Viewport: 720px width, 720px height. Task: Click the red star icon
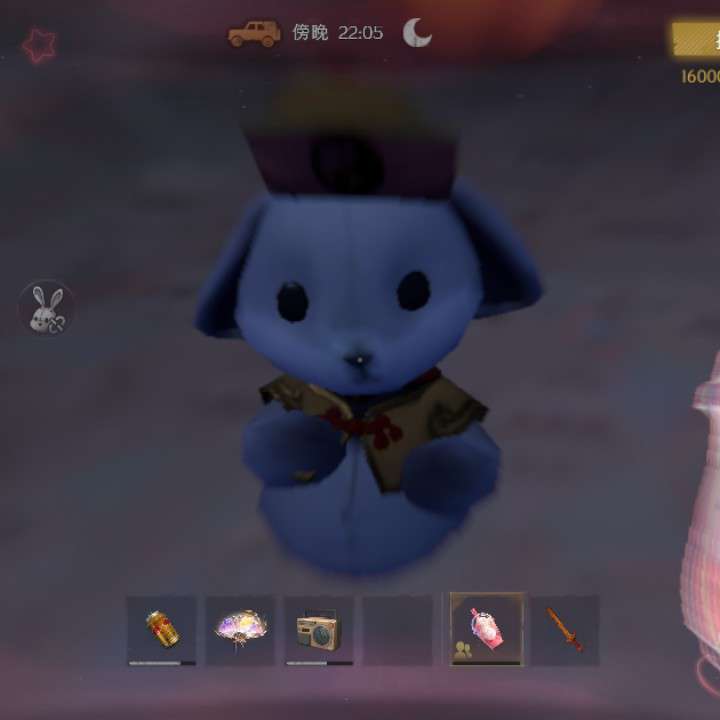(x=39, y=45)
